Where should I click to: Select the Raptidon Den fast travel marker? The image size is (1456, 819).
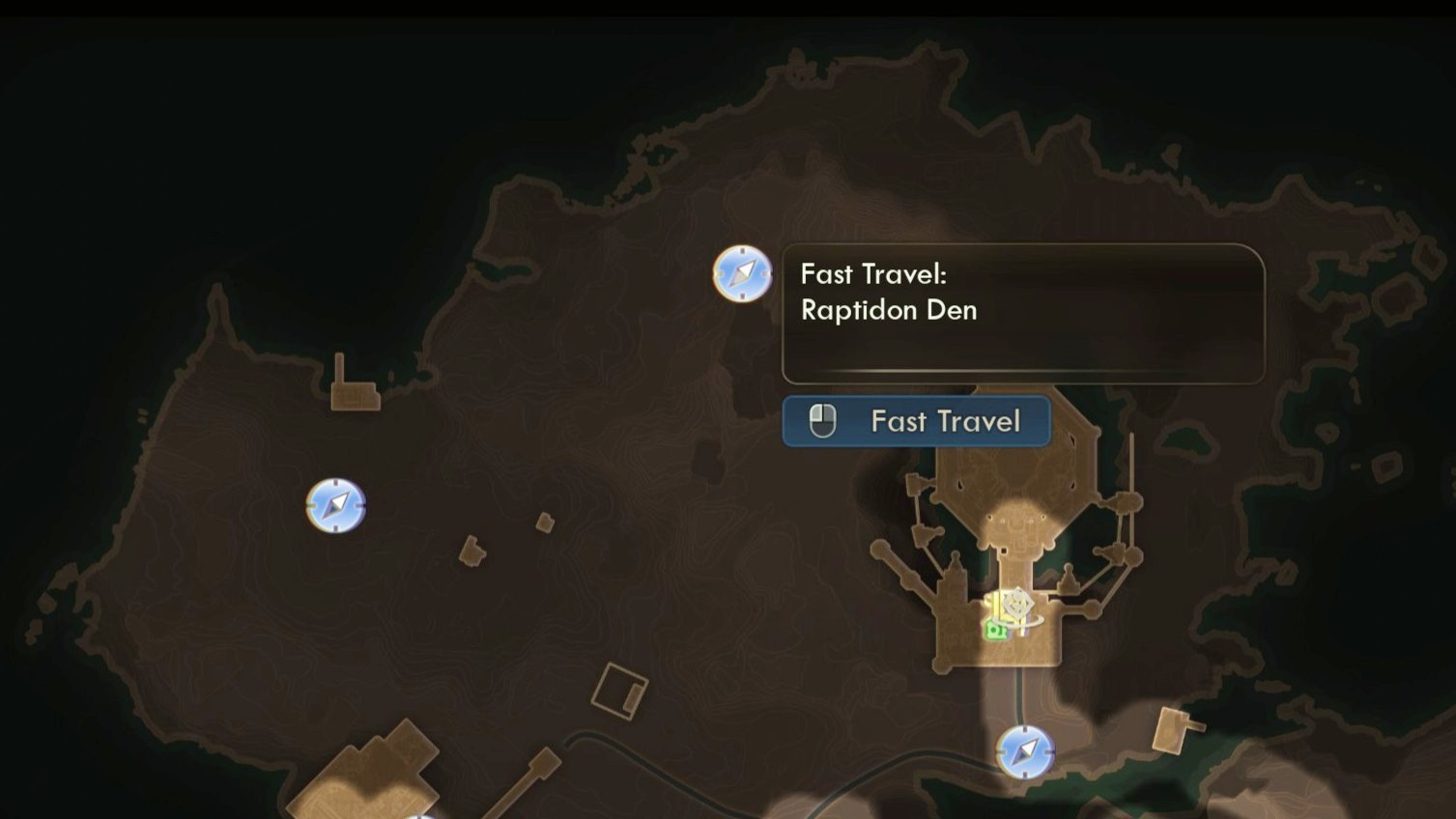[742, 274]
